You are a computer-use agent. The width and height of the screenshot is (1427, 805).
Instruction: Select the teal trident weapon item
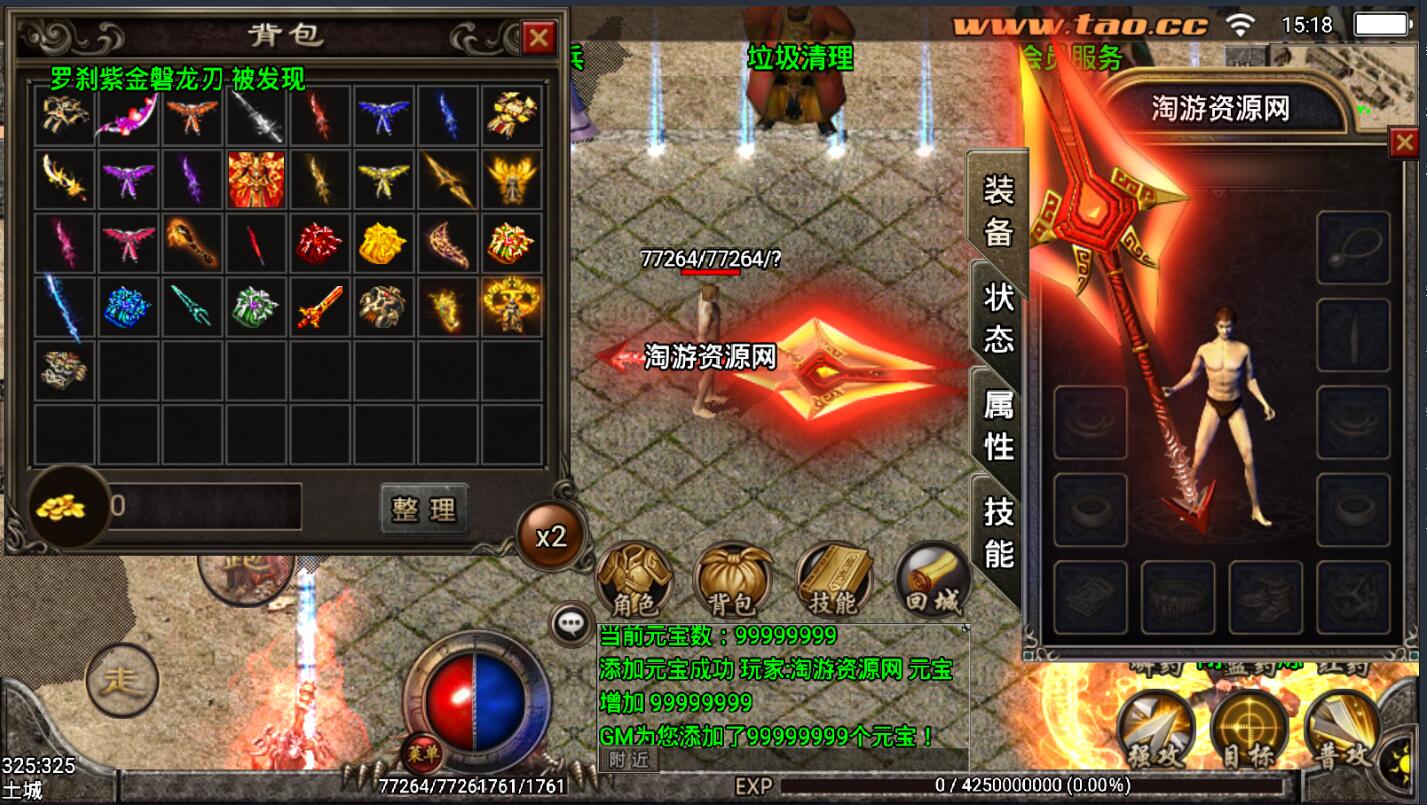[x=192, y=307]
